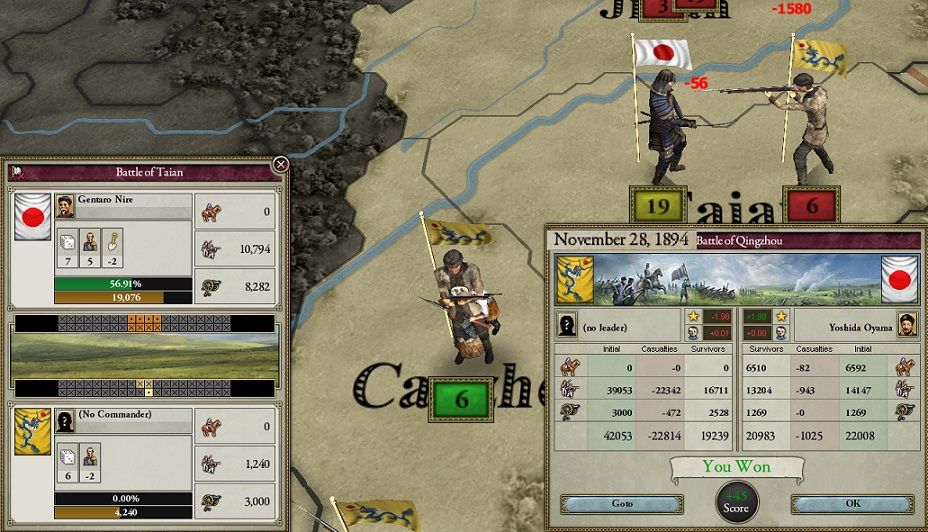Click the Qing dragon flag in results

(575, 279)
